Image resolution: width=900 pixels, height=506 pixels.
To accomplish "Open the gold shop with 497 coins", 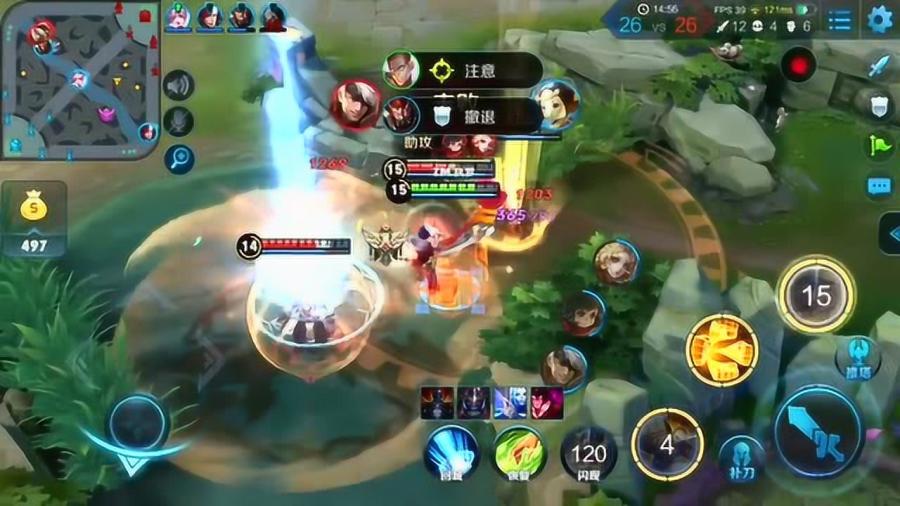I will pos(34,220).
